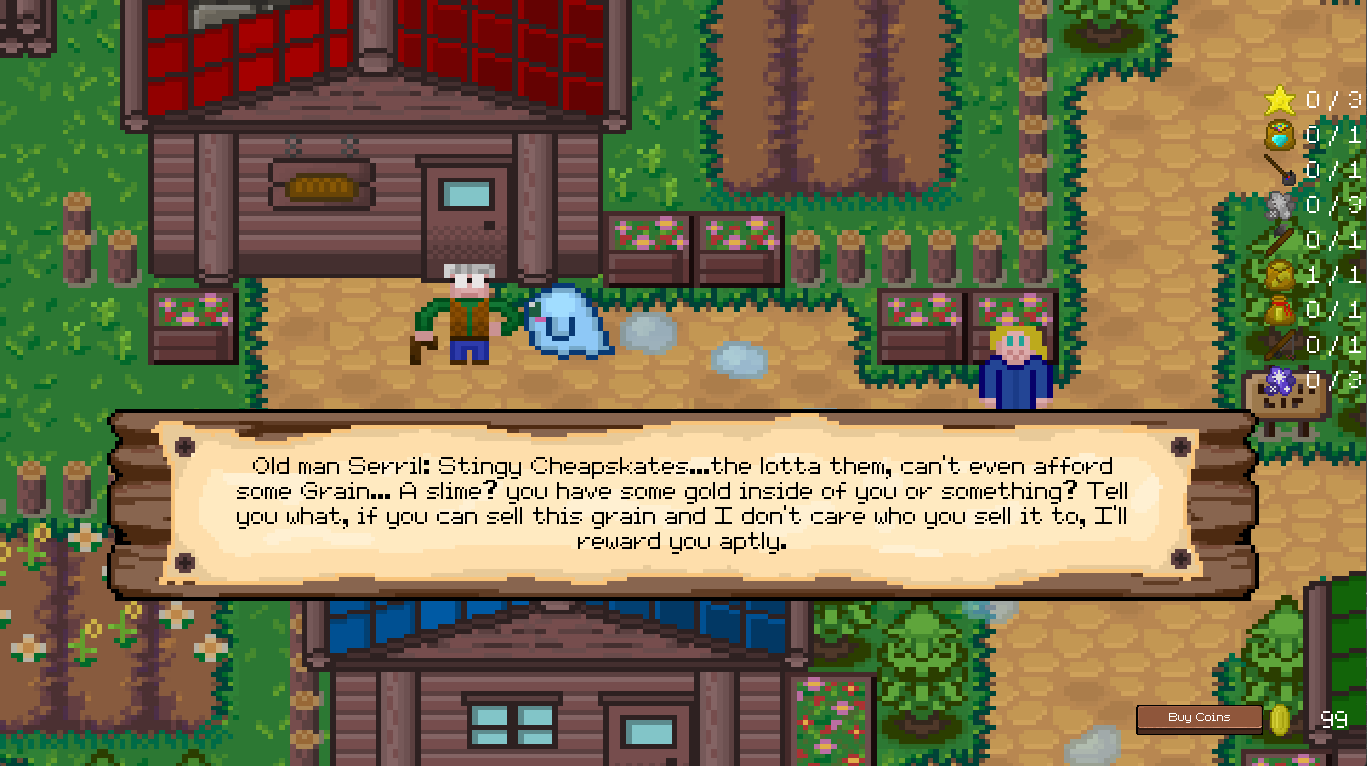Click the dialogue box to continue Serril's speech
1367x766 pixels.
[683, 503]
